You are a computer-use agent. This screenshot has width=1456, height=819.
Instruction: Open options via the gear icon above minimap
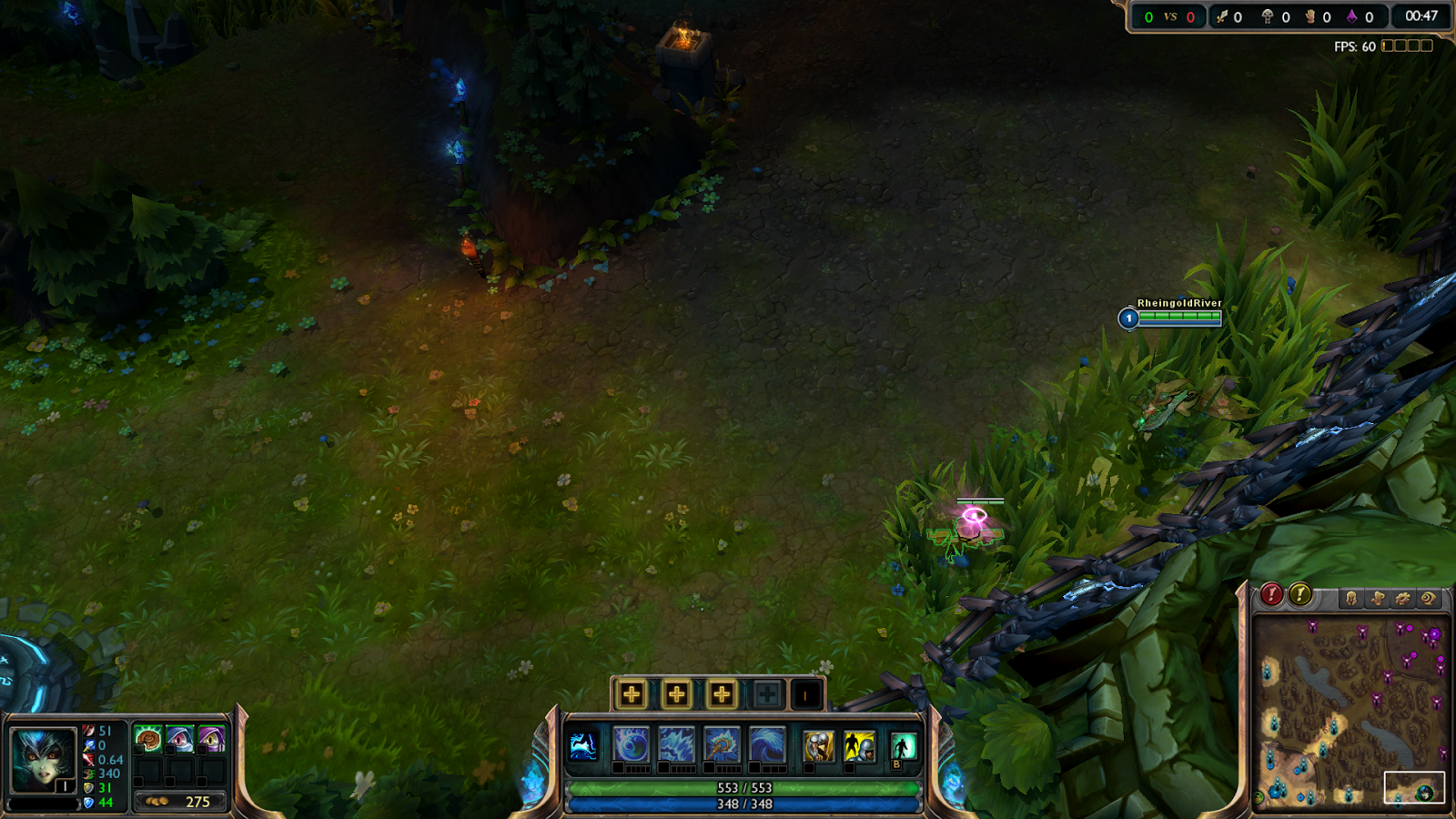[x=1403, y=599]
